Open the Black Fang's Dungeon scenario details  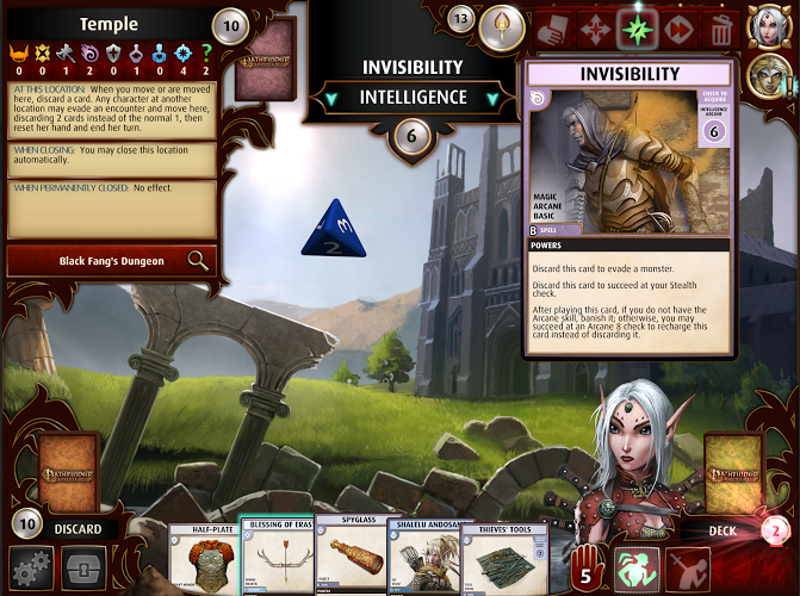[x=112, y=261]
